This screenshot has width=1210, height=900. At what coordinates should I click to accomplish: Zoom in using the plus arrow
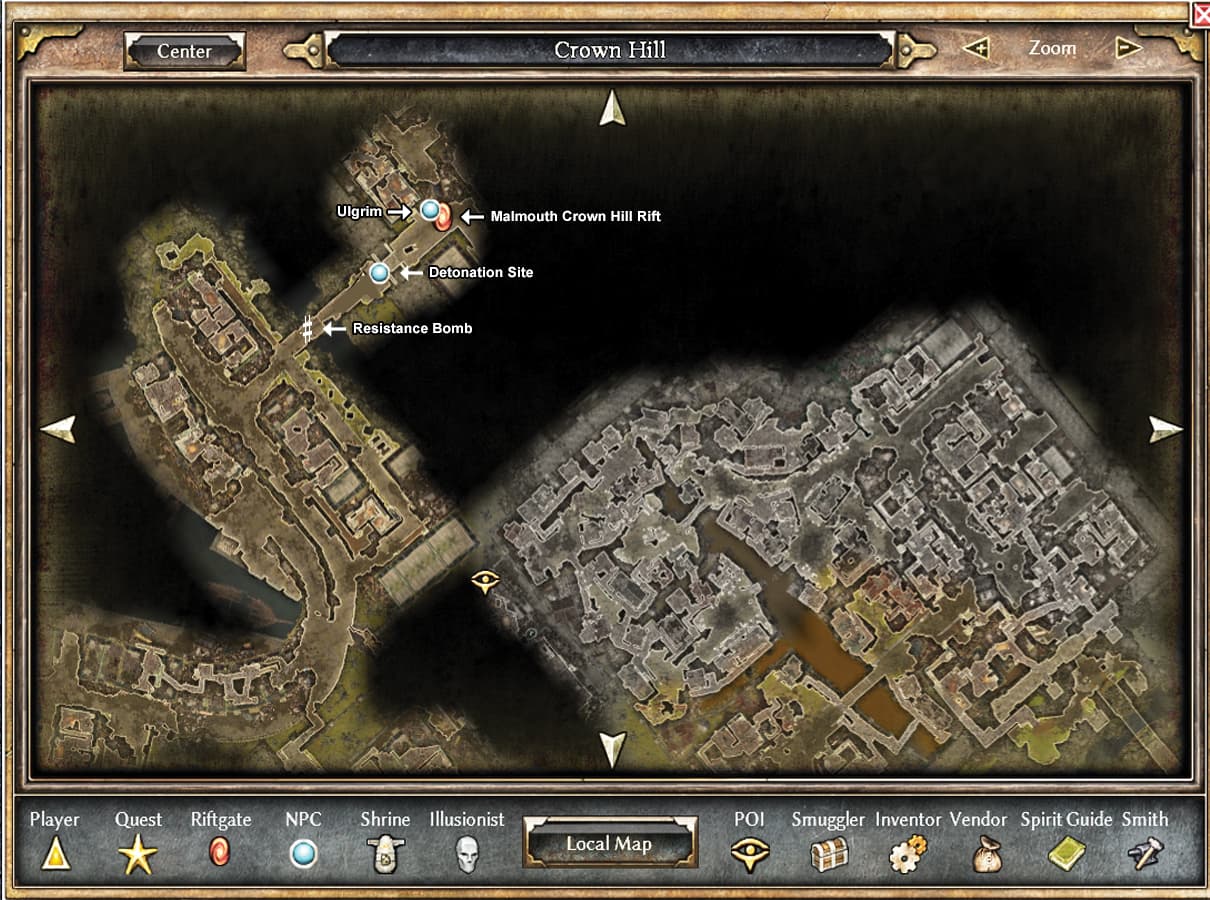(975, 48)
